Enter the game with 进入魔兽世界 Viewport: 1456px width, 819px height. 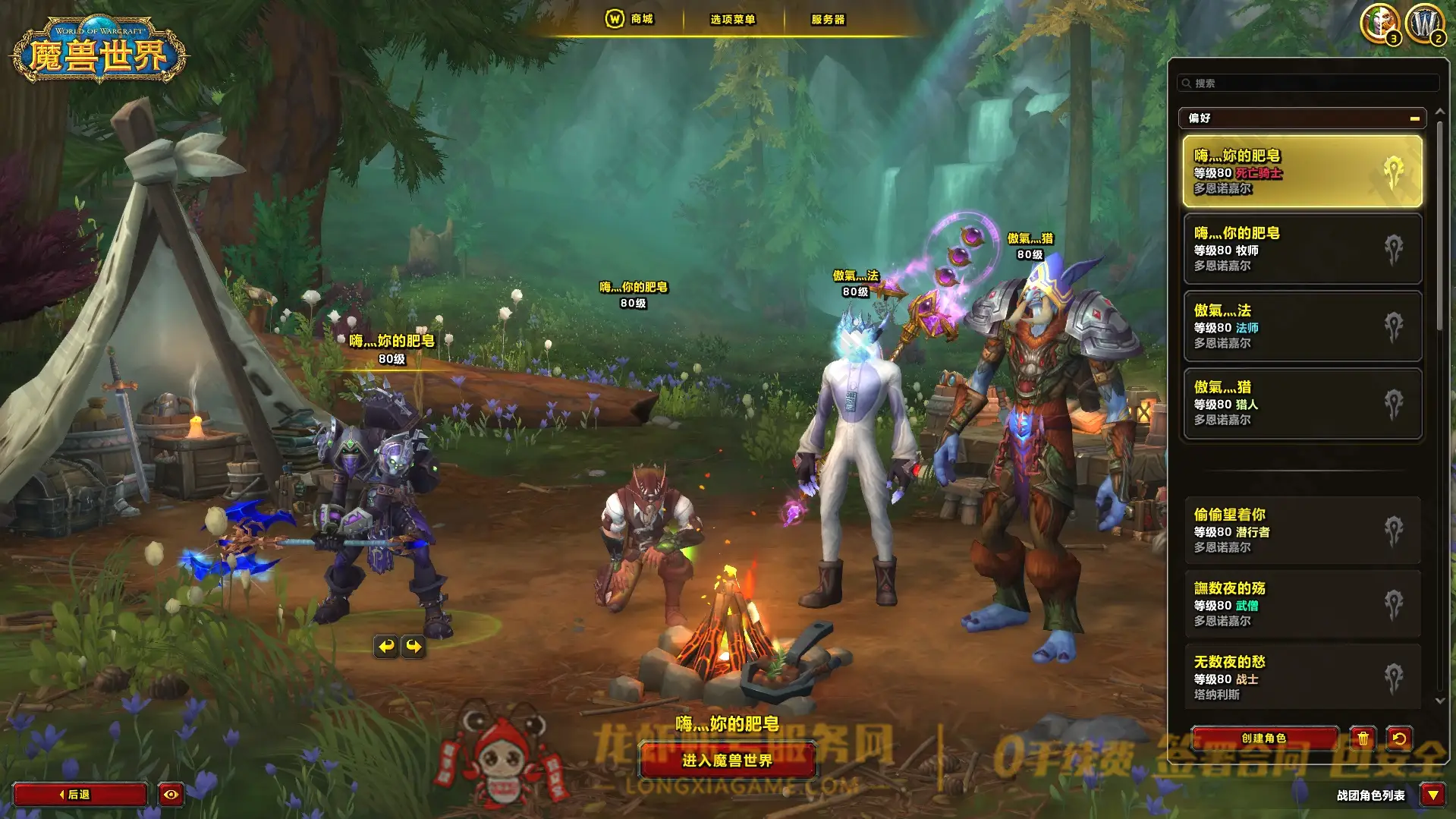pyautogui.click(x=727, y=760)
